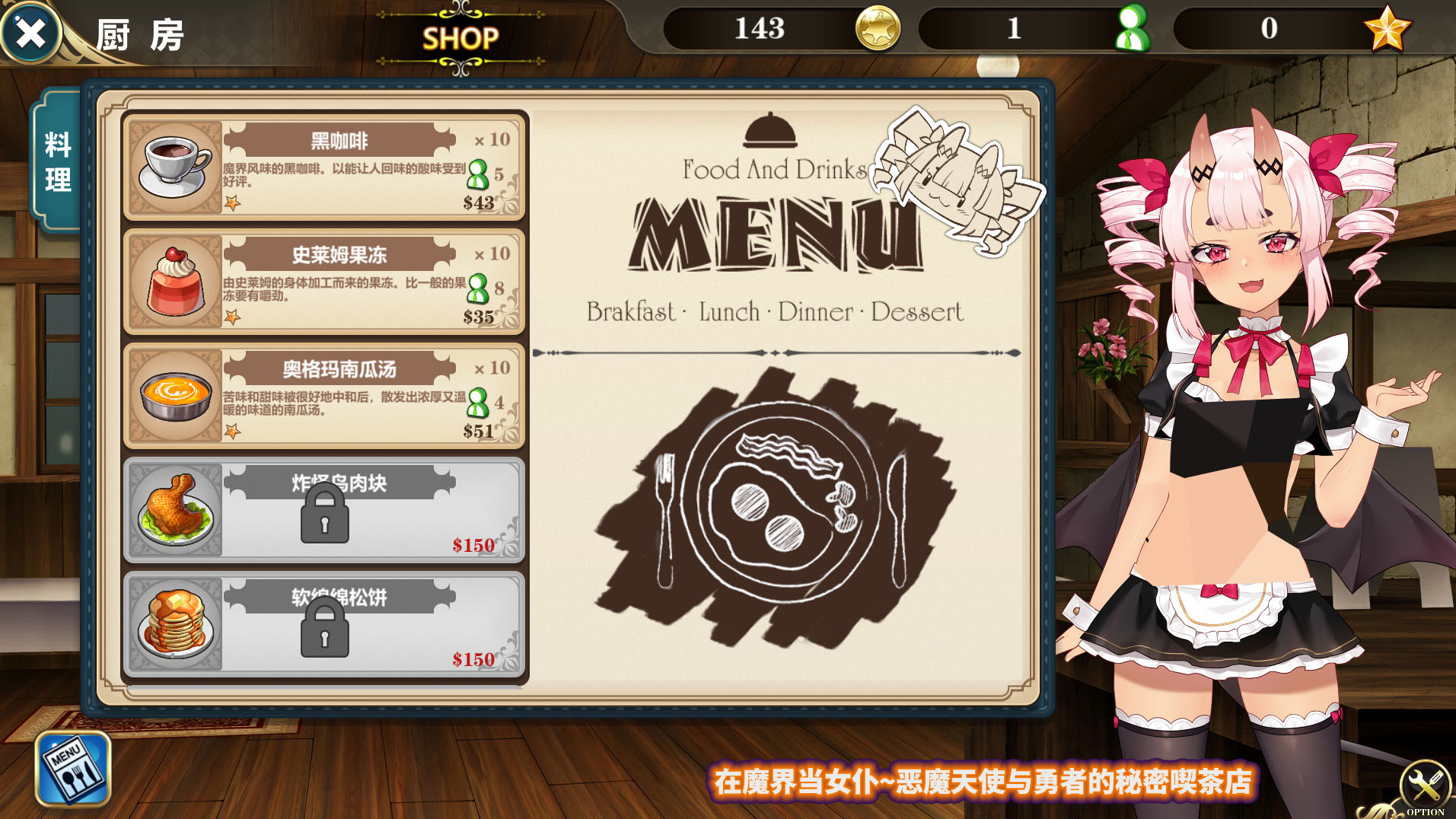Close the kitchen shop screen
The width and height of the screenshot is (1456, 819).
coord(30,33)
